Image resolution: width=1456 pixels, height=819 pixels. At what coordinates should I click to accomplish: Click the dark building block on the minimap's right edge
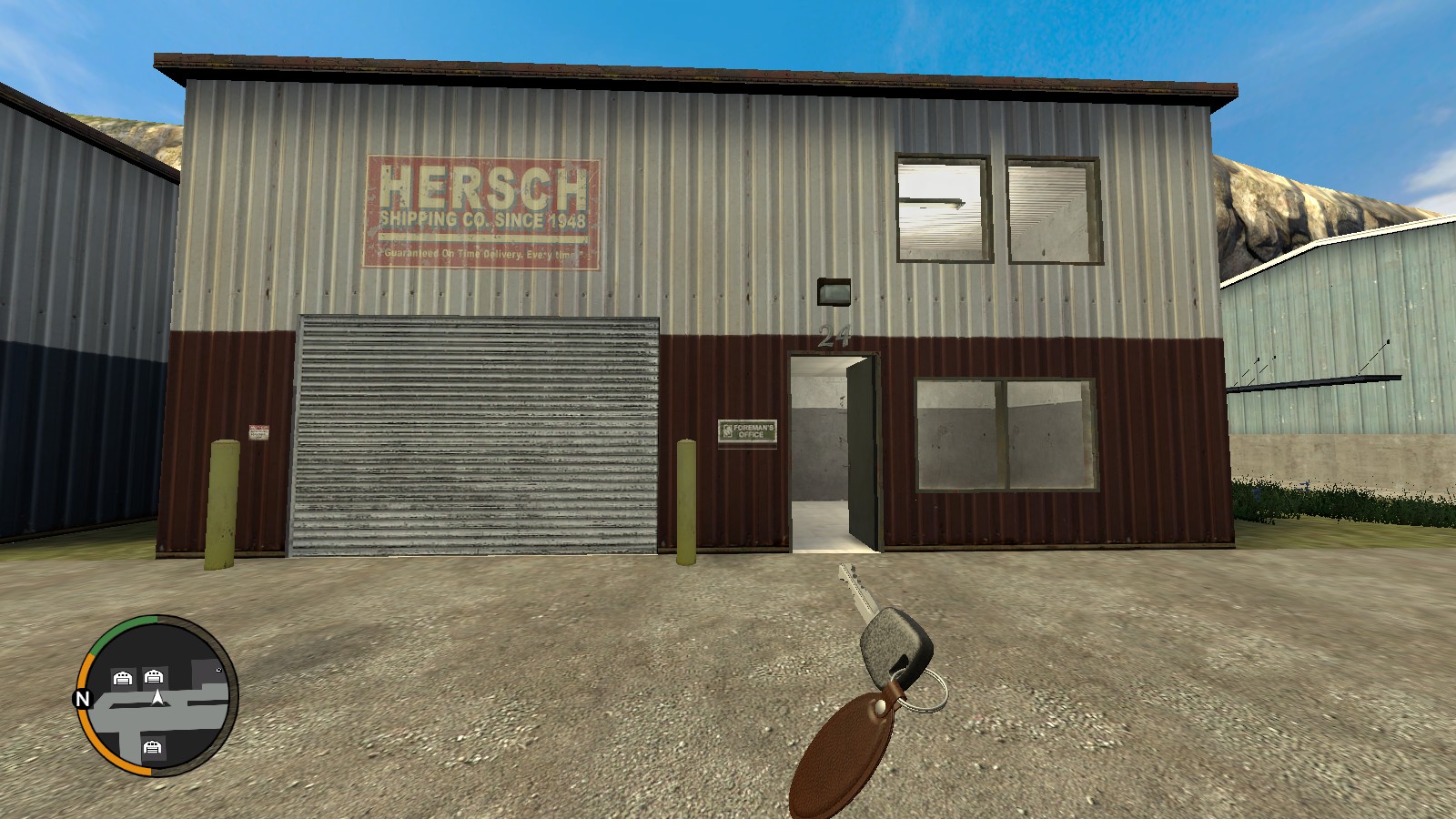[206, 673]
